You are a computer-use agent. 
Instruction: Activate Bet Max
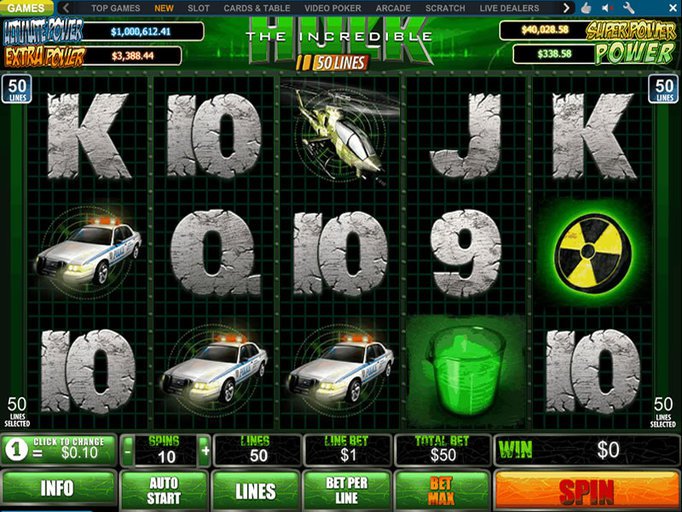click(x=440, y=490)
